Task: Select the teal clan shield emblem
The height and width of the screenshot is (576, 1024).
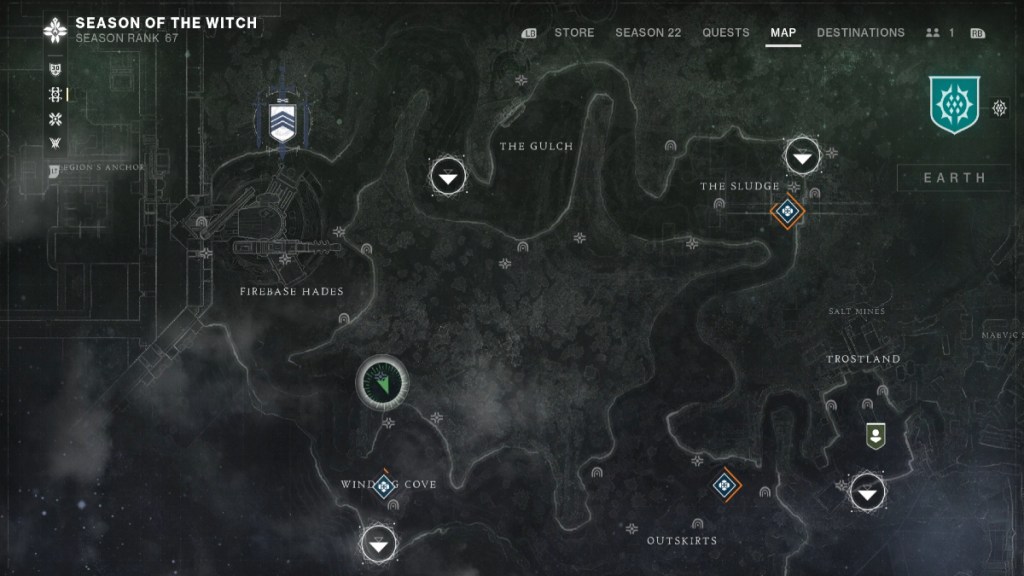Action: [x=954, y=106]
